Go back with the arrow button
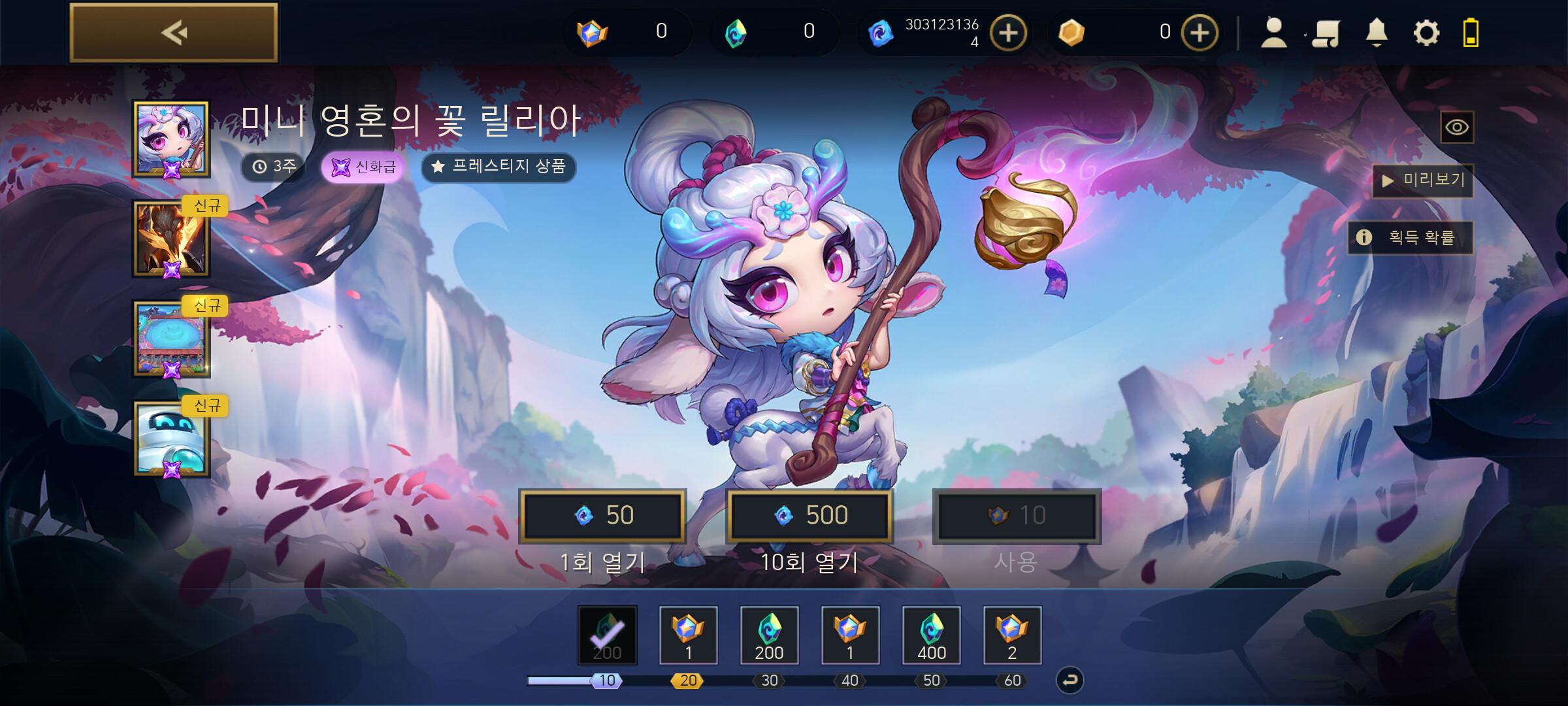The width and height of the screenshot is (1568, 706). click(x=174, y=33)
